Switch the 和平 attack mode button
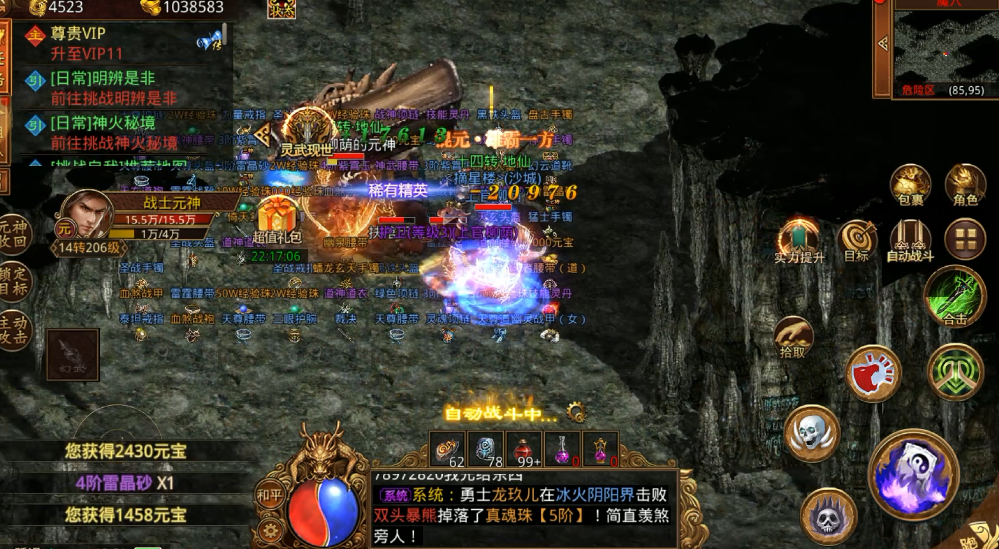Image resolution: width=999 pixels, height=549 pixels. pos(269,494)
